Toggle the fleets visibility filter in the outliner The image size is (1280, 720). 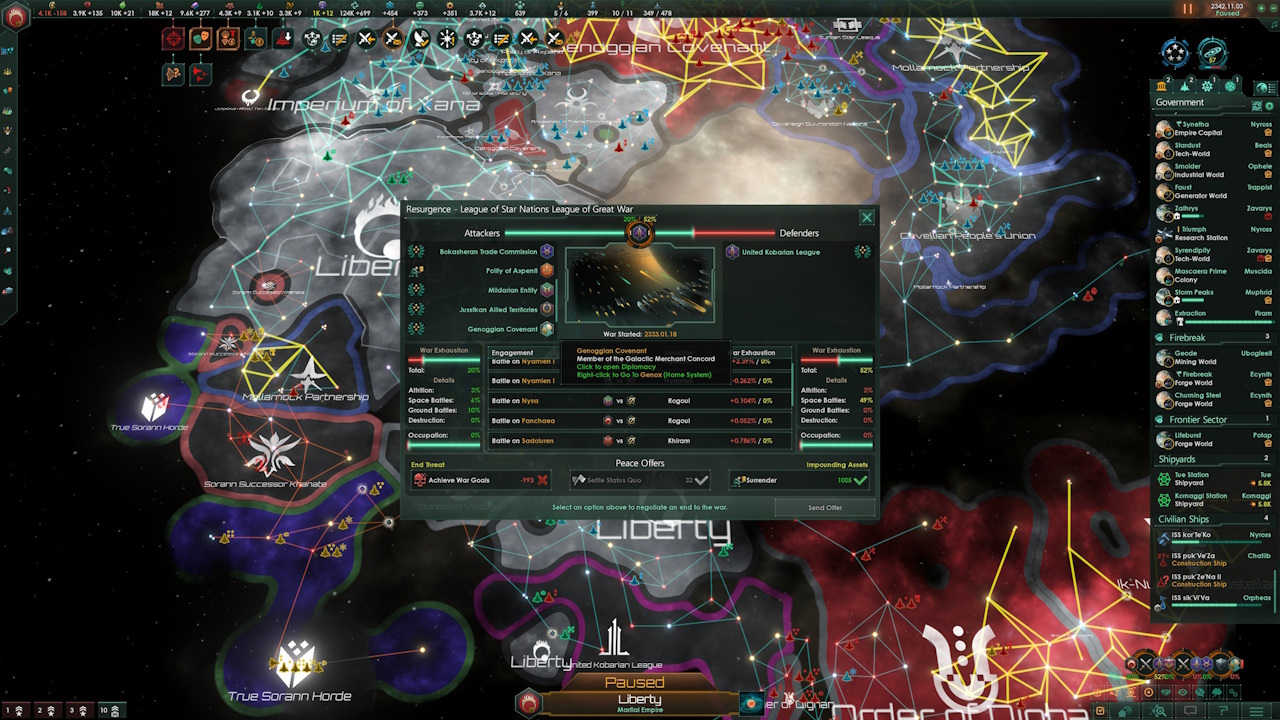1184,88
